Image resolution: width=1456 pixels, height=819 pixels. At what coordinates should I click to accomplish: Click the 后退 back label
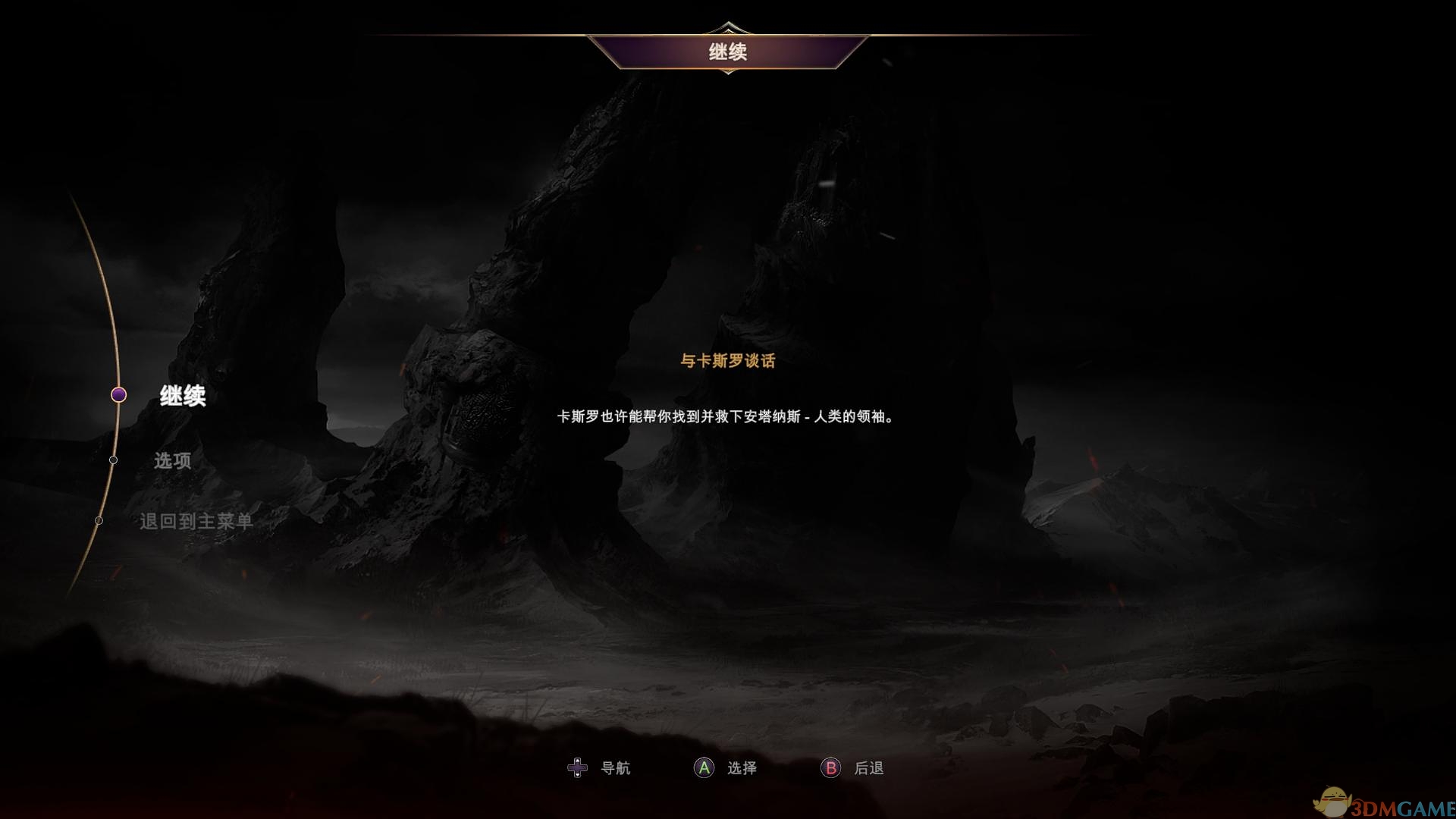[x=870, y=767]
